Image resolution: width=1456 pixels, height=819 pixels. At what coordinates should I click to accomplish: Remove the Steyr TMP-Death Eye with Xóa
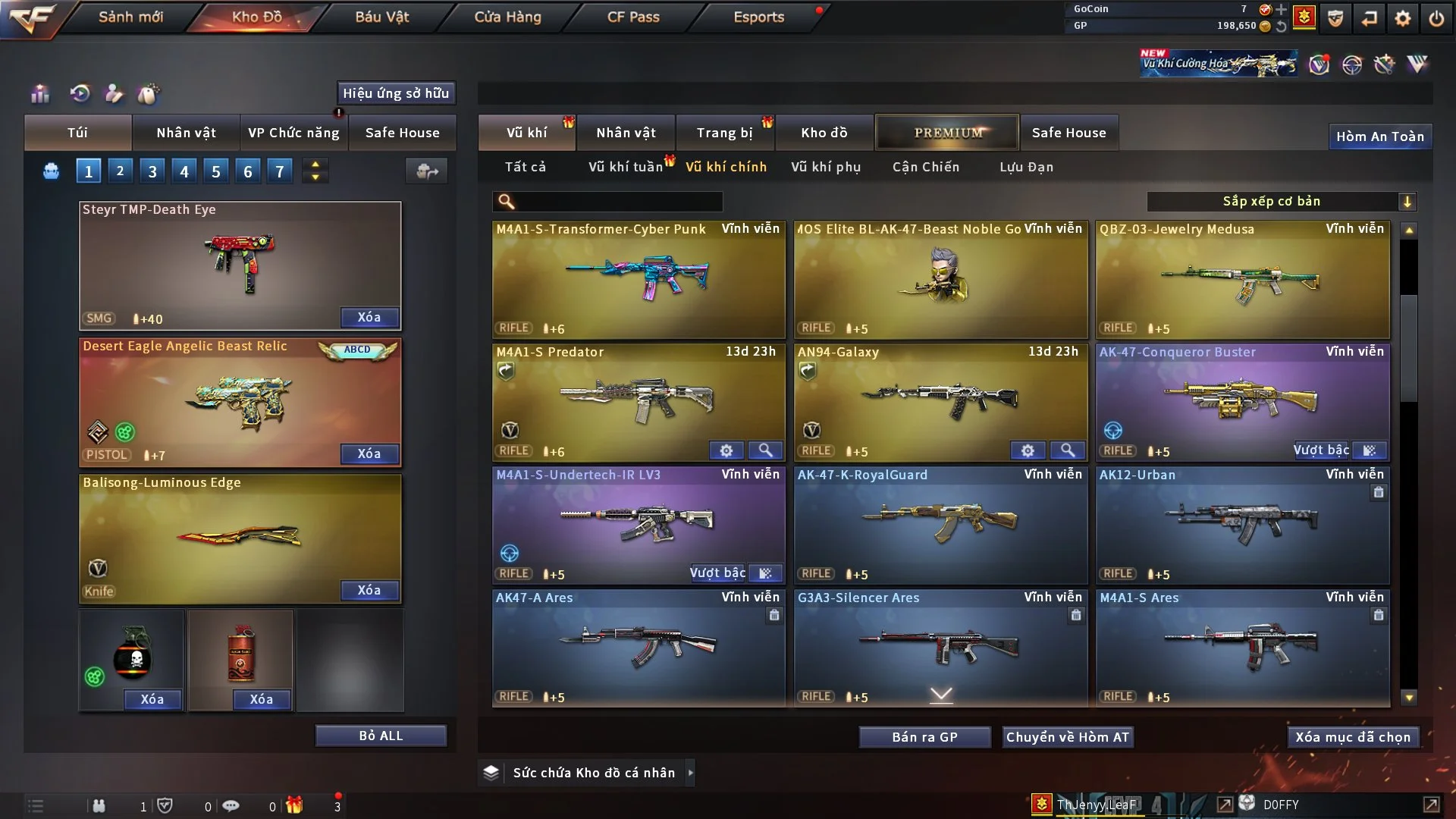coord(369,317)
